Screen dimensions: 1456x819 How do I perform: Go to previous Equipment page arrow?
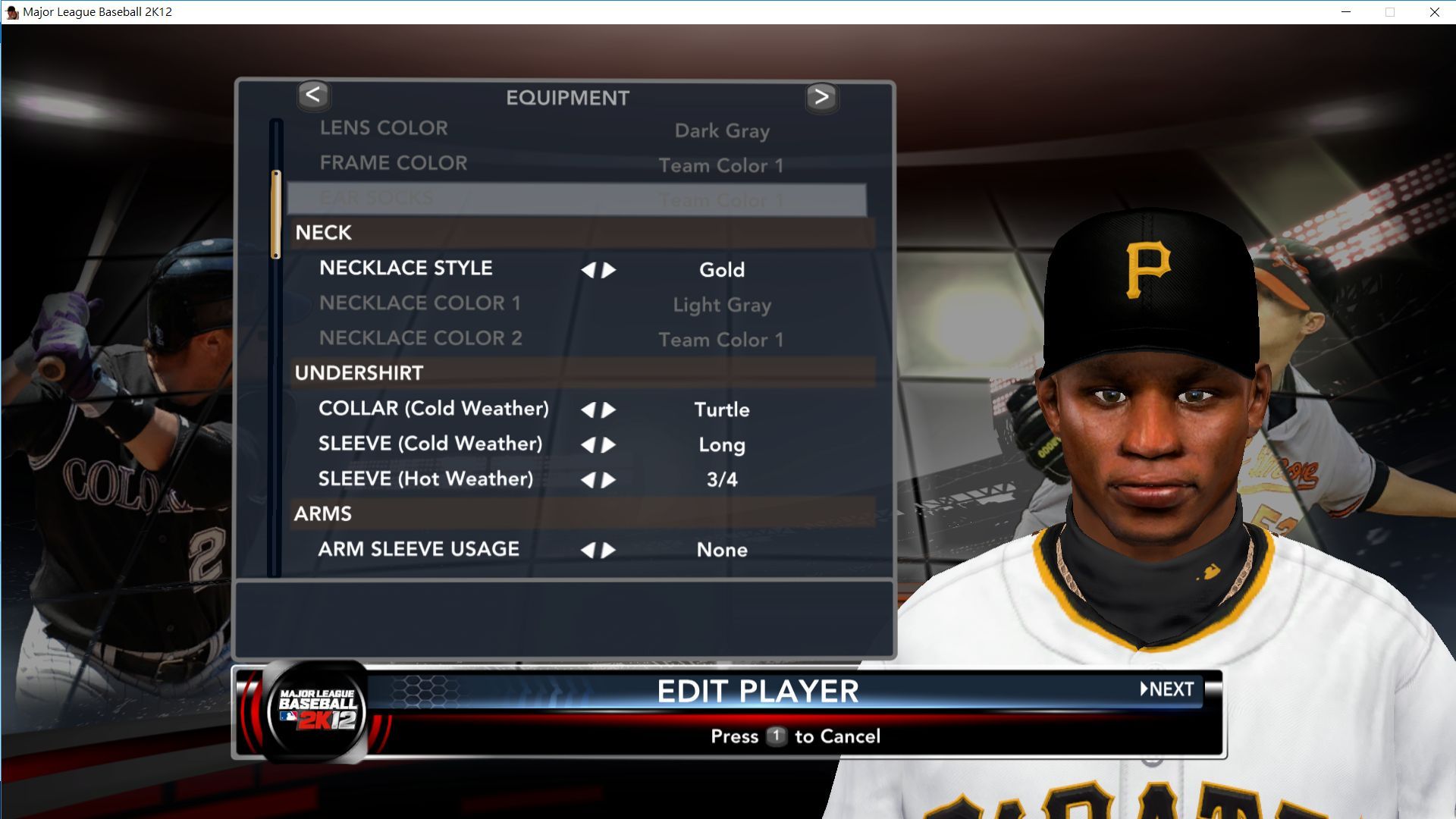click(313, 96)
